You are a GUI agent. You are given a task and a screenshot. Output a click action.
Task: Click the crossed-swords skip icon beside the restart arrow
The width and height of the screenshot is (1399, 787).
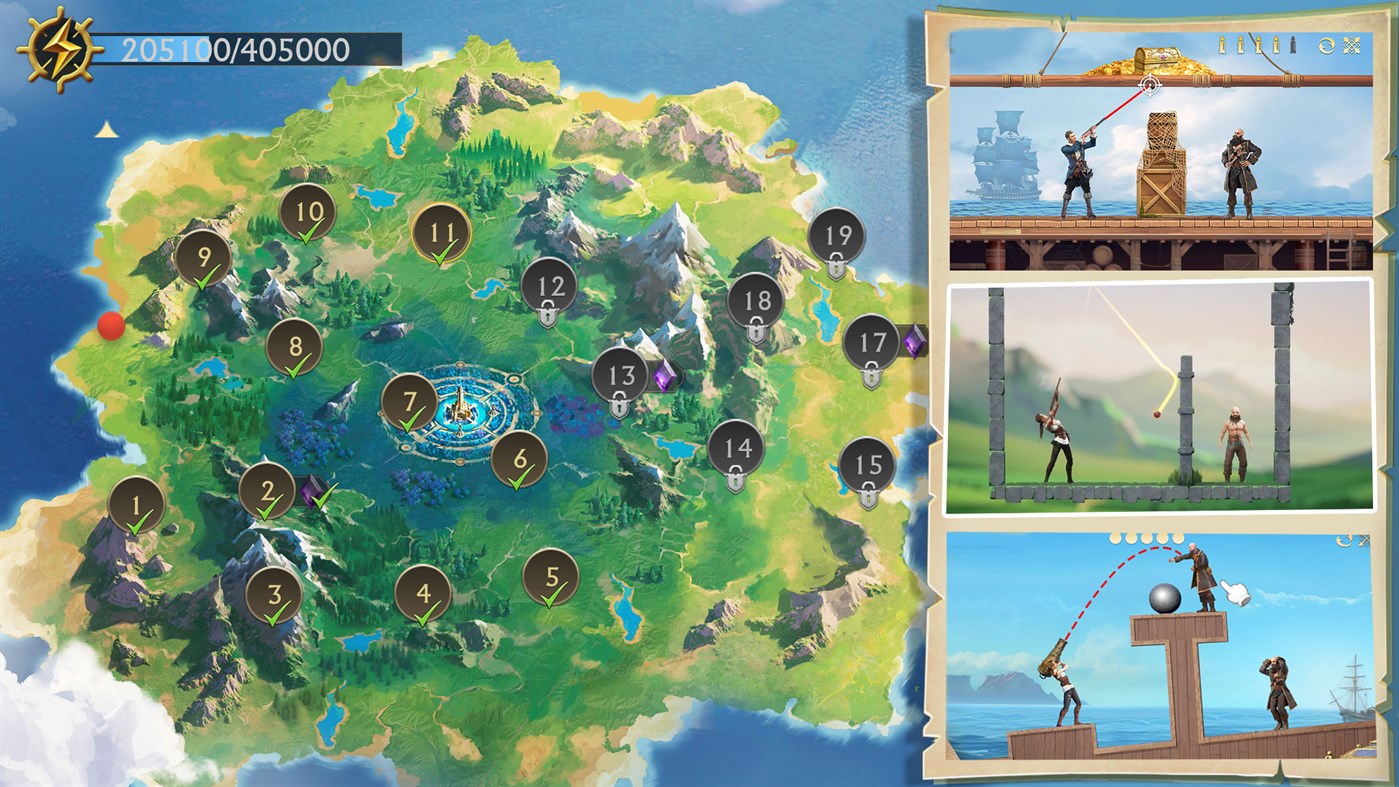[1352, 44]
